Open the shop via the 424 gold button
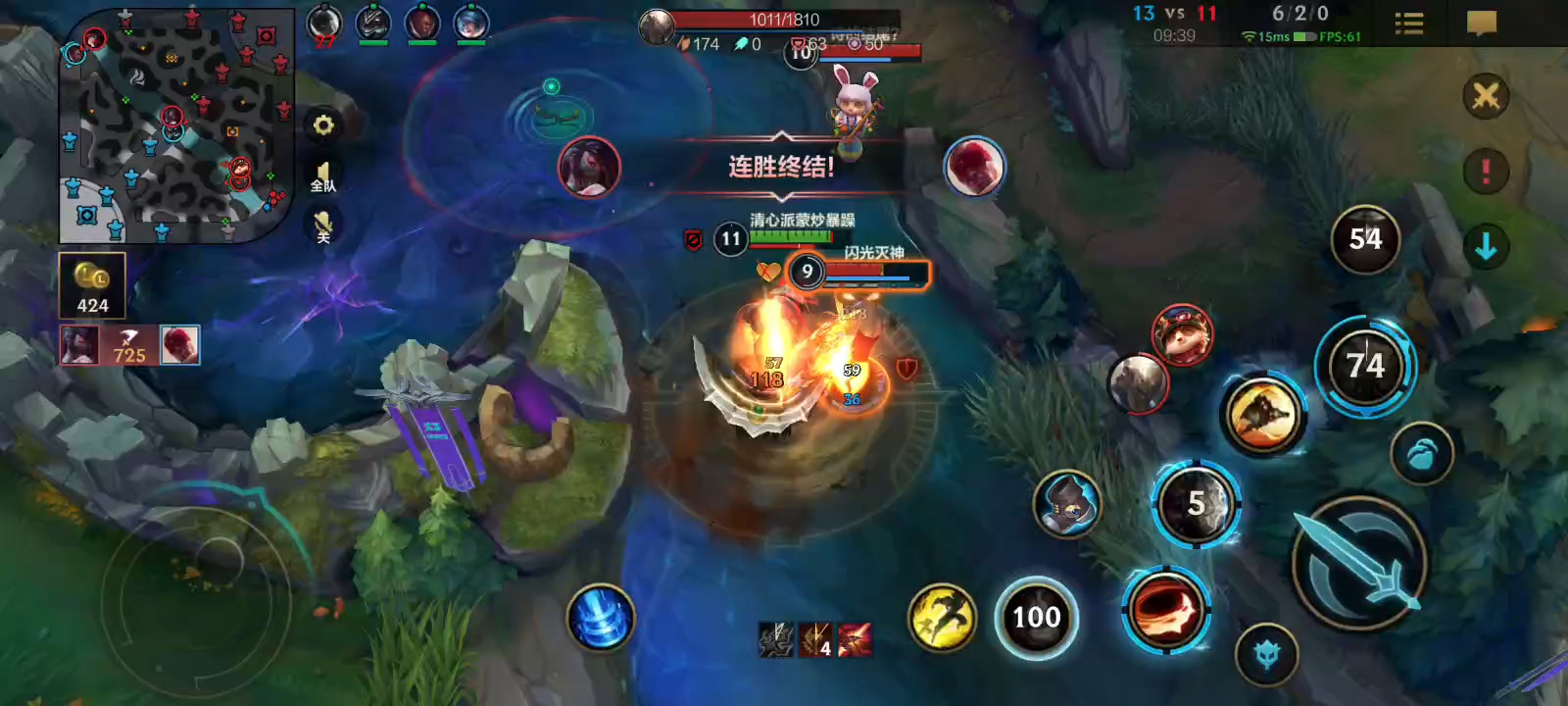Screen dimensions: 1568x706 pyautogui.click(x=92, y=285)
